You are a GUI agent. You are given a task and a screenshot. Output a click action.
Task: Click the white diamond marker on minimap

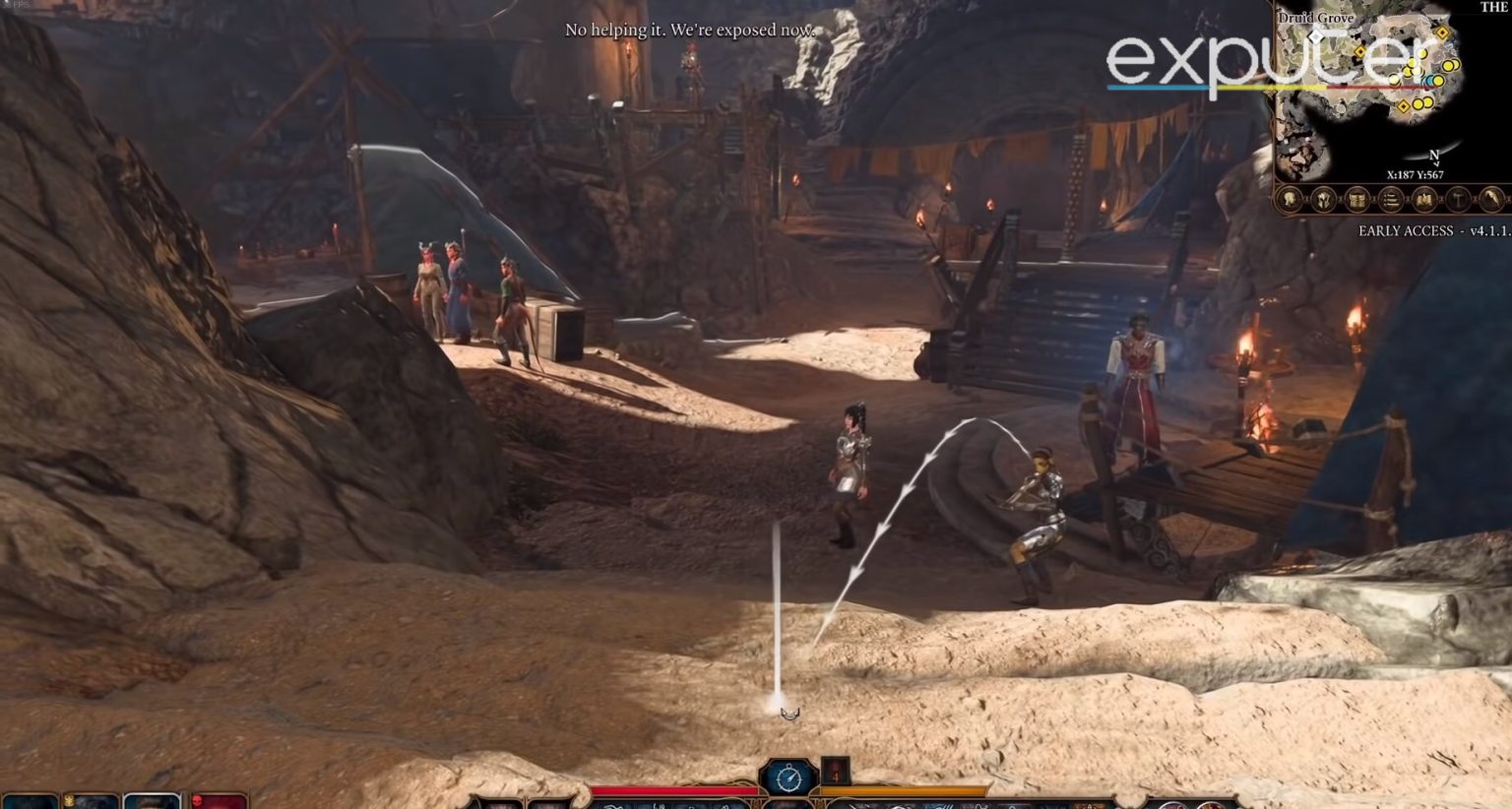click(1316, 36)
